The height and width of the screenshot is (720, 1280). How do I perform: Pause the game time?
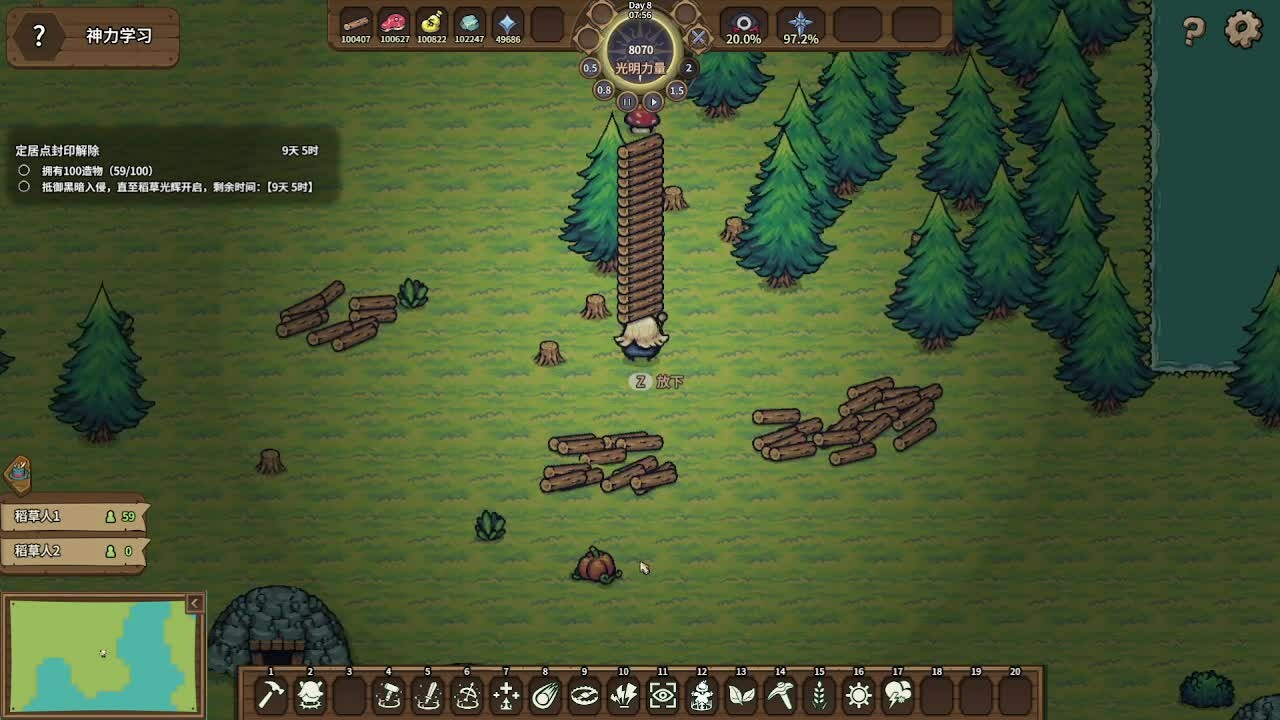(627, 102)
